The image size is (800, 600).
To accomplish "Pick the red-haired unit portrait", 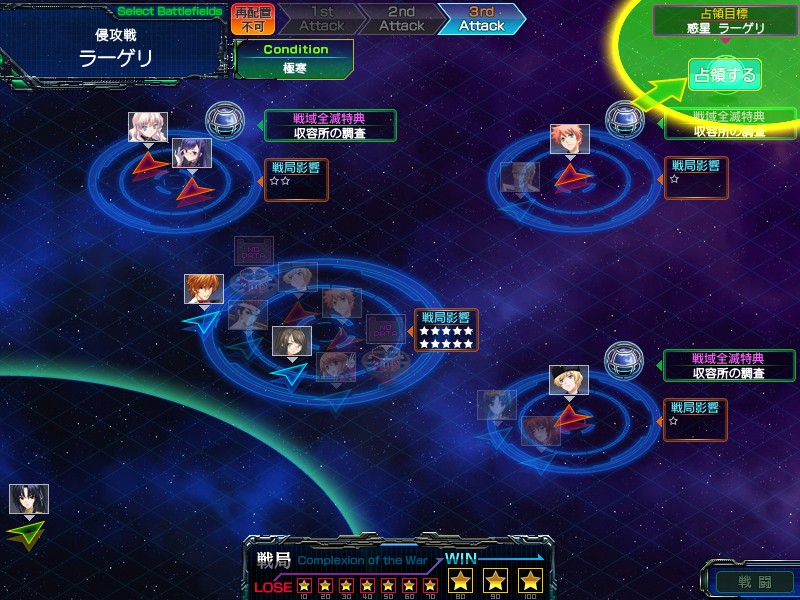I will pyautogui.click(x=569, y=139).
